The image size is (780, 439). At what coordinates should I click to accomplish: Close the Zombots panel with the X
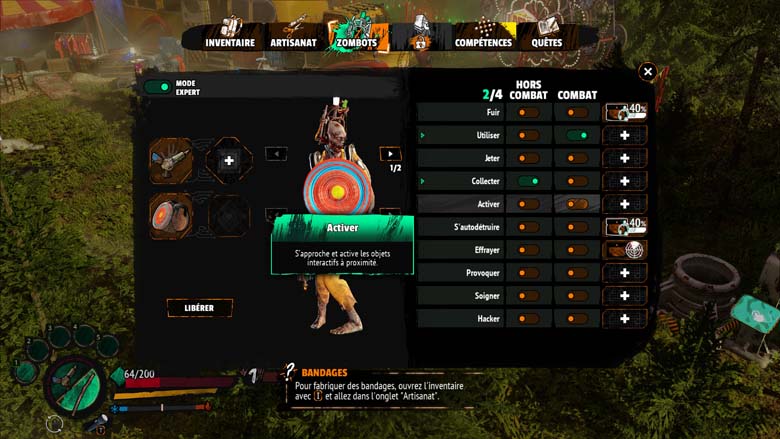(x=648, y=72)
